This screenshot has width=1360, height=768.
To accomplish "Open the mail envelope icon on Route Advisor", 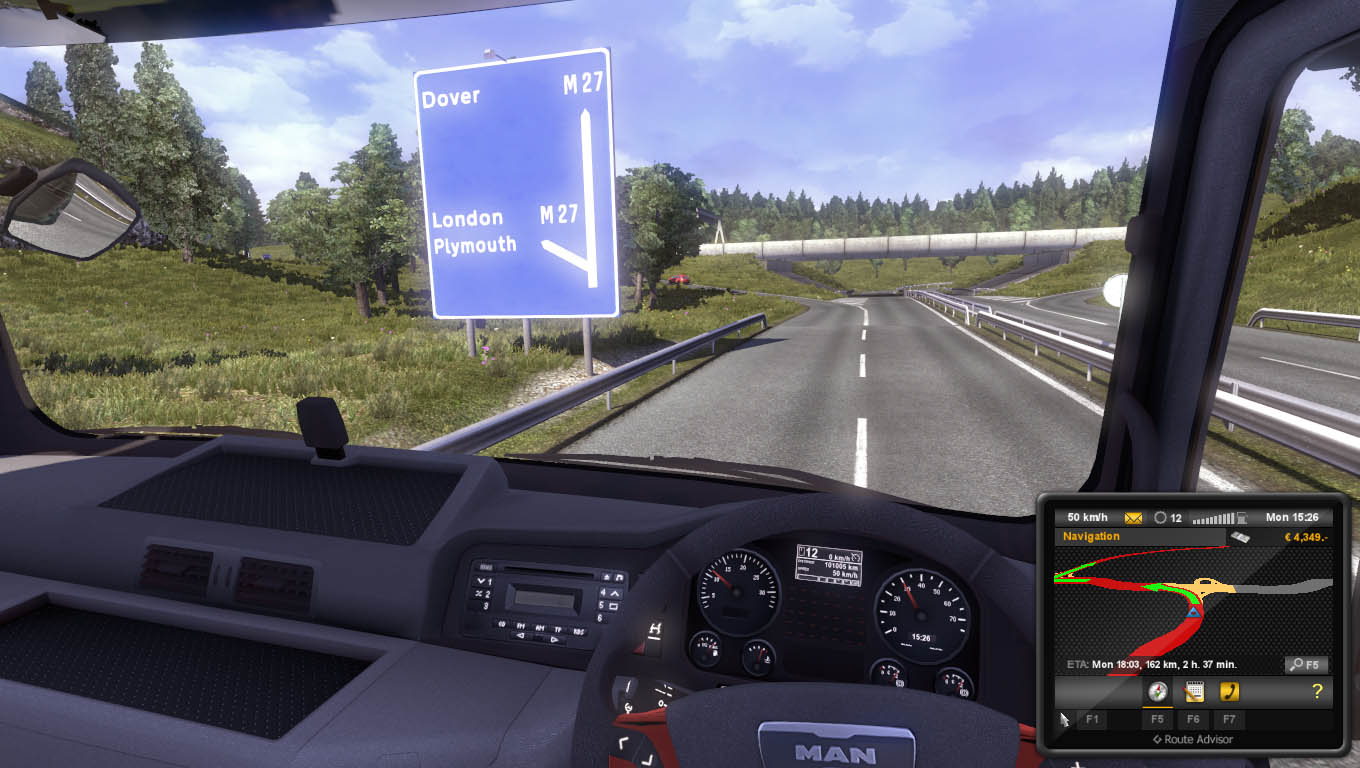I will (1134, 517).
